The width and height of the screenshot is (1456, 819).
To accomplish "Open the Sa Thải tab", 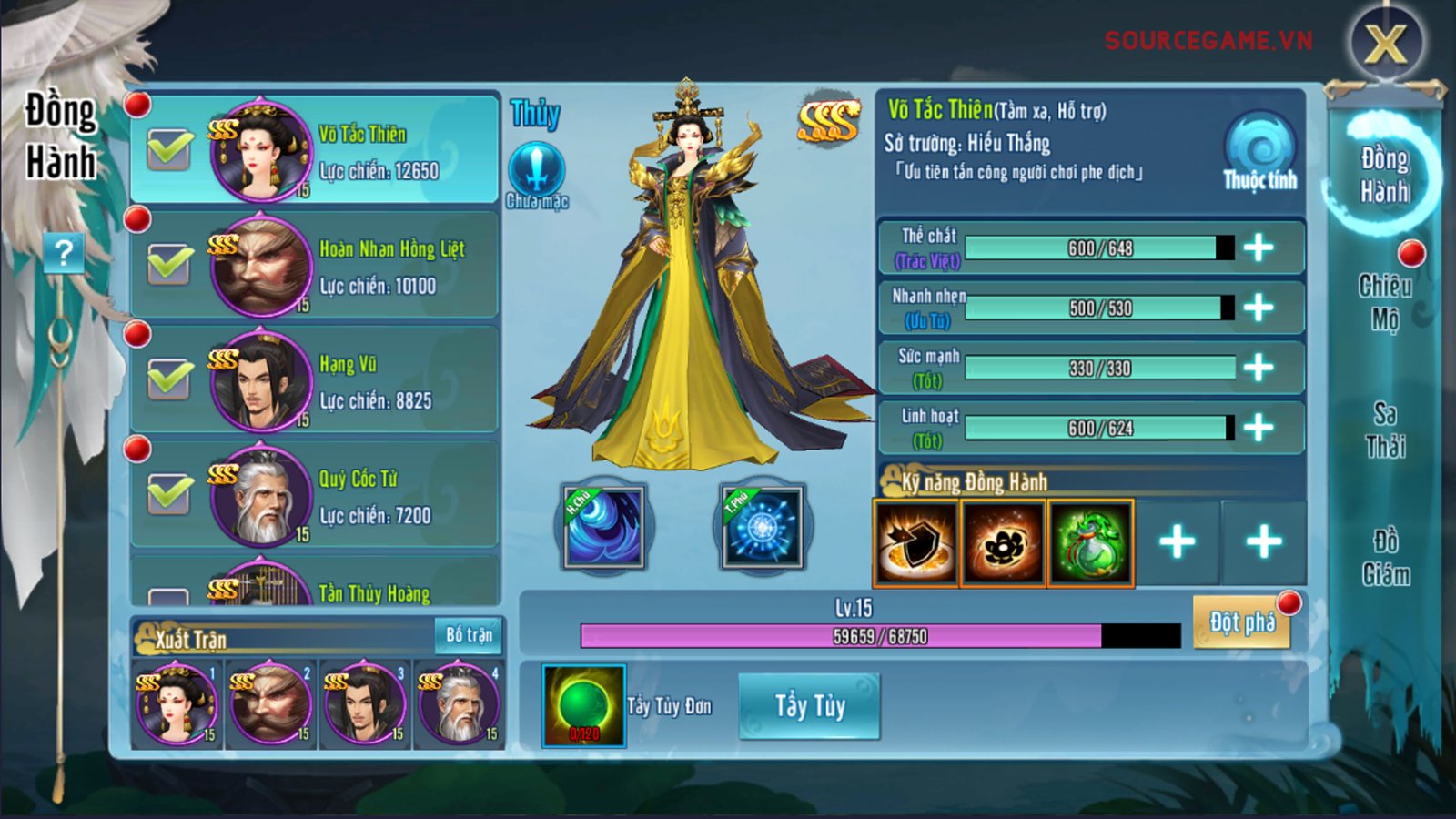I will (1385, 430).
